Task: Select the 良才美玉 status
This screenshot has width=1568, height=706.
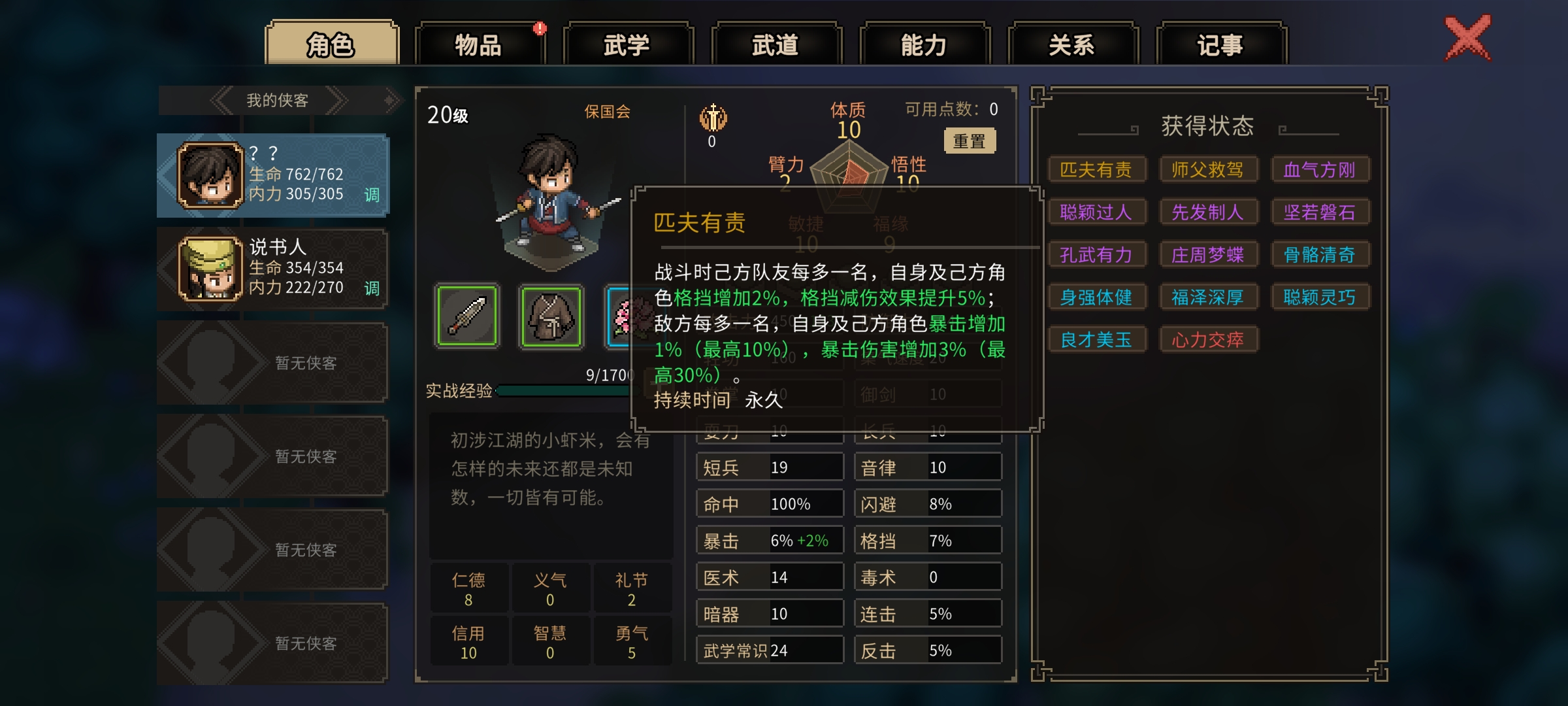Action: 1096,339
